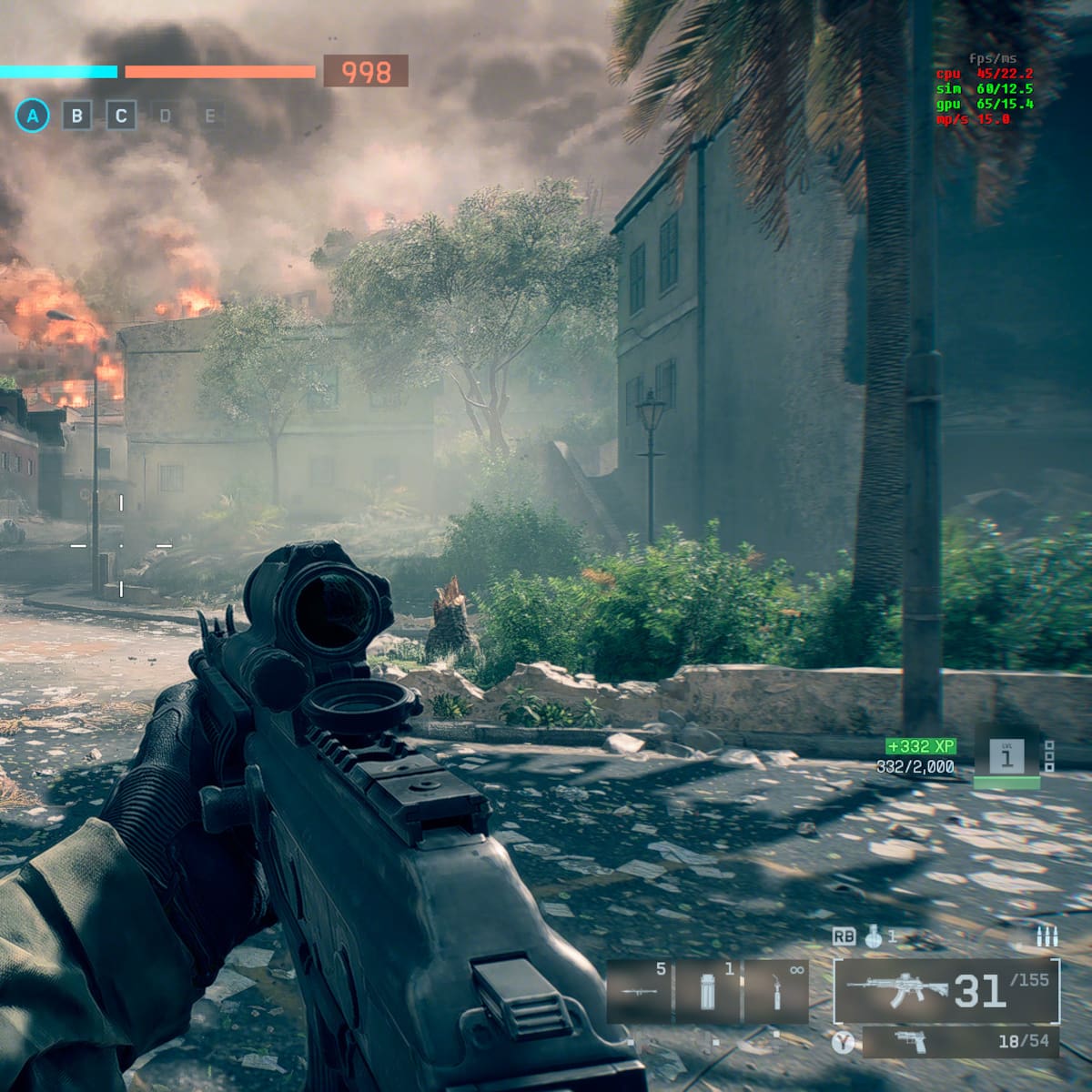Viewport: 1092px width, 1092px height.
Task: Select the faded objective E marker
Action: pyautogui.click(x=209, y=116)
